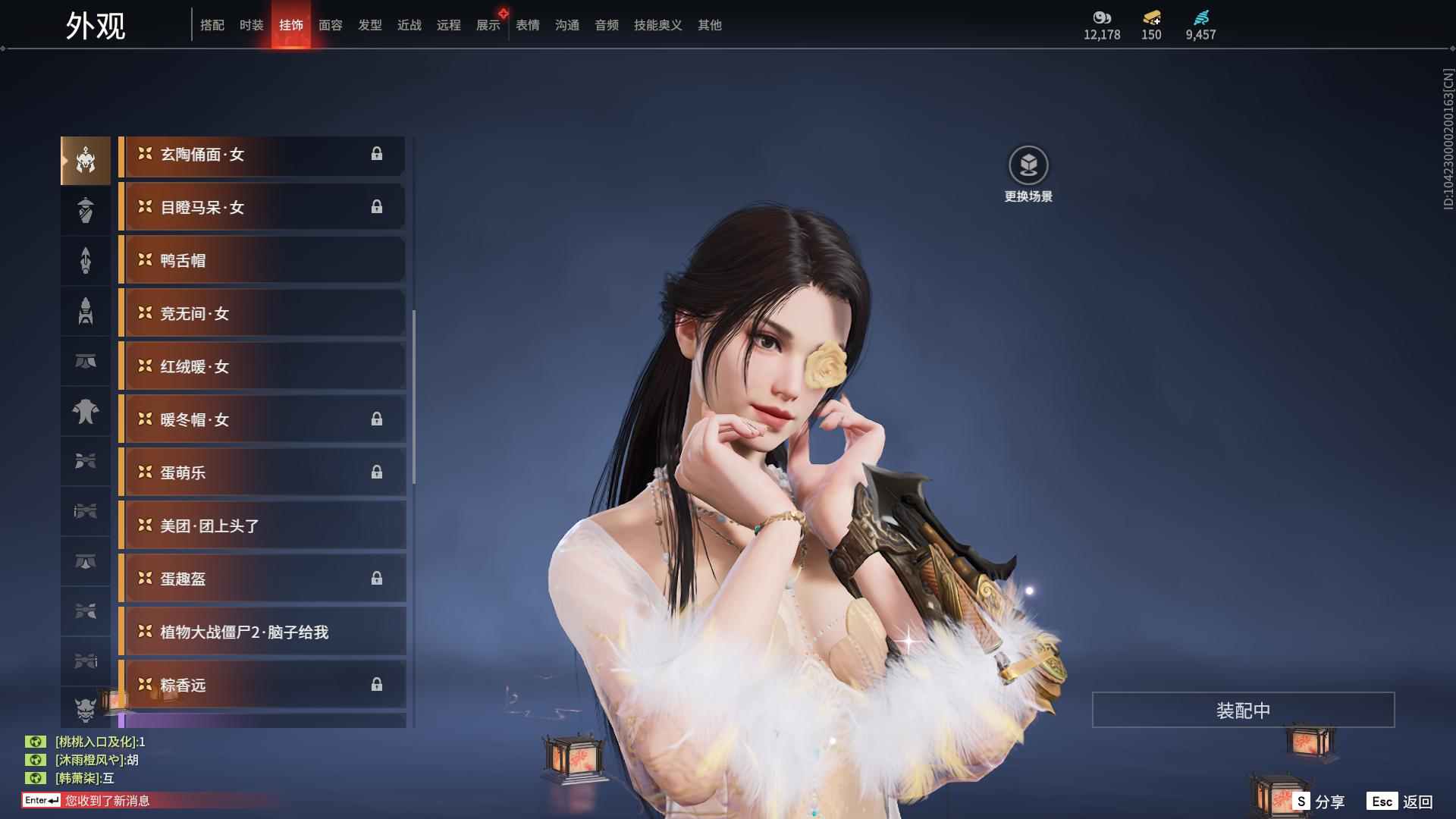Screen dimensions: 1456x819
Task: Select the demon mask category icon
Action: tap(86, 708)
